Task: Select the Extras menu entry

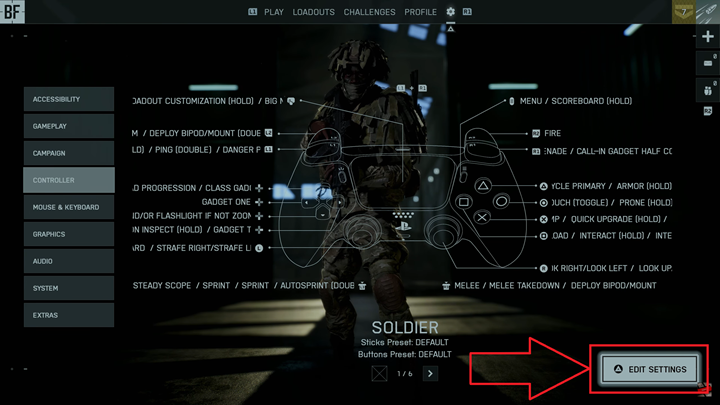Action: [69, 316]
